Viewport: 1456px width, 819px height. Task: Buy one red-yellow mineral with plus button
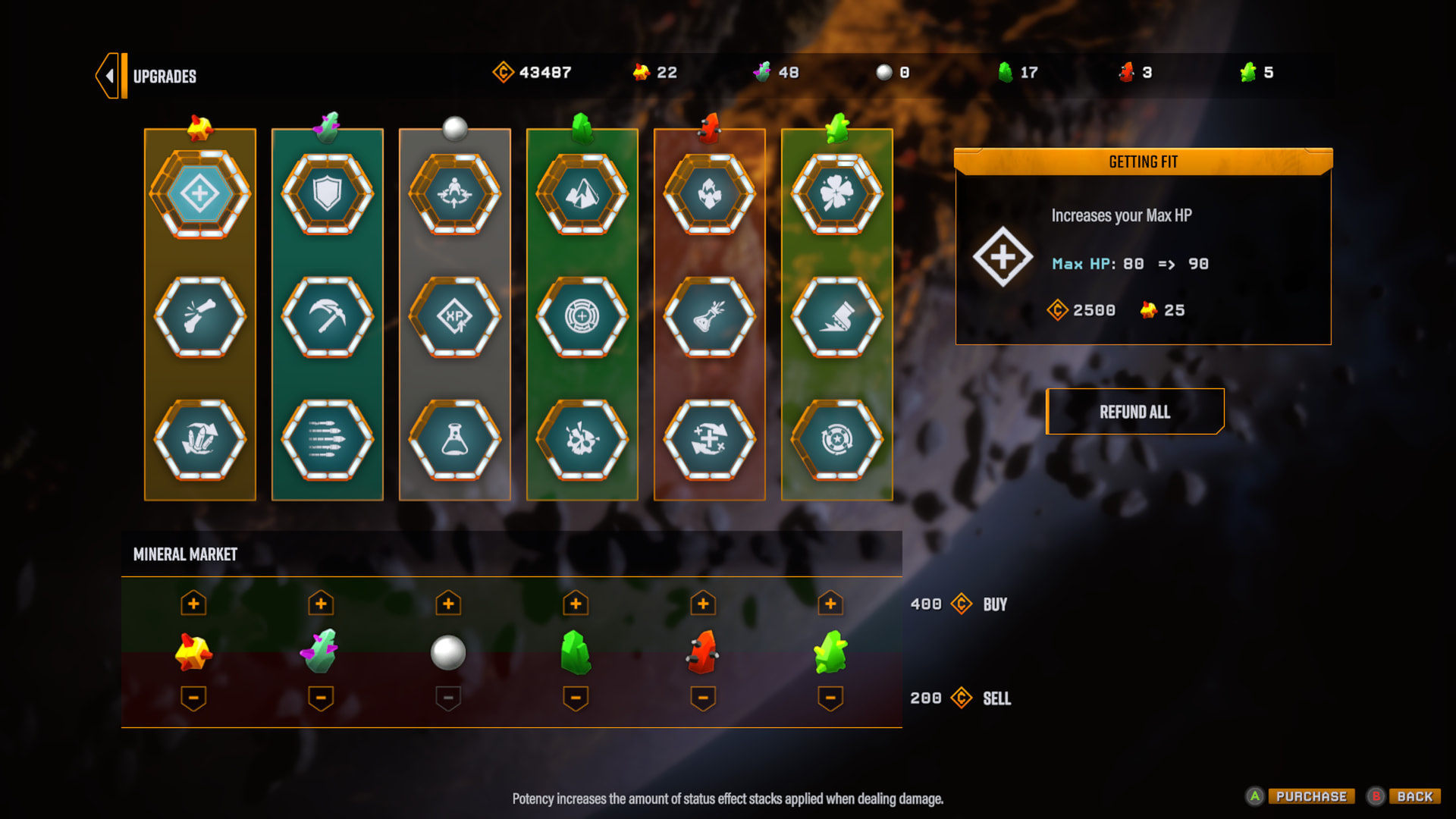[x=193, y=604]
